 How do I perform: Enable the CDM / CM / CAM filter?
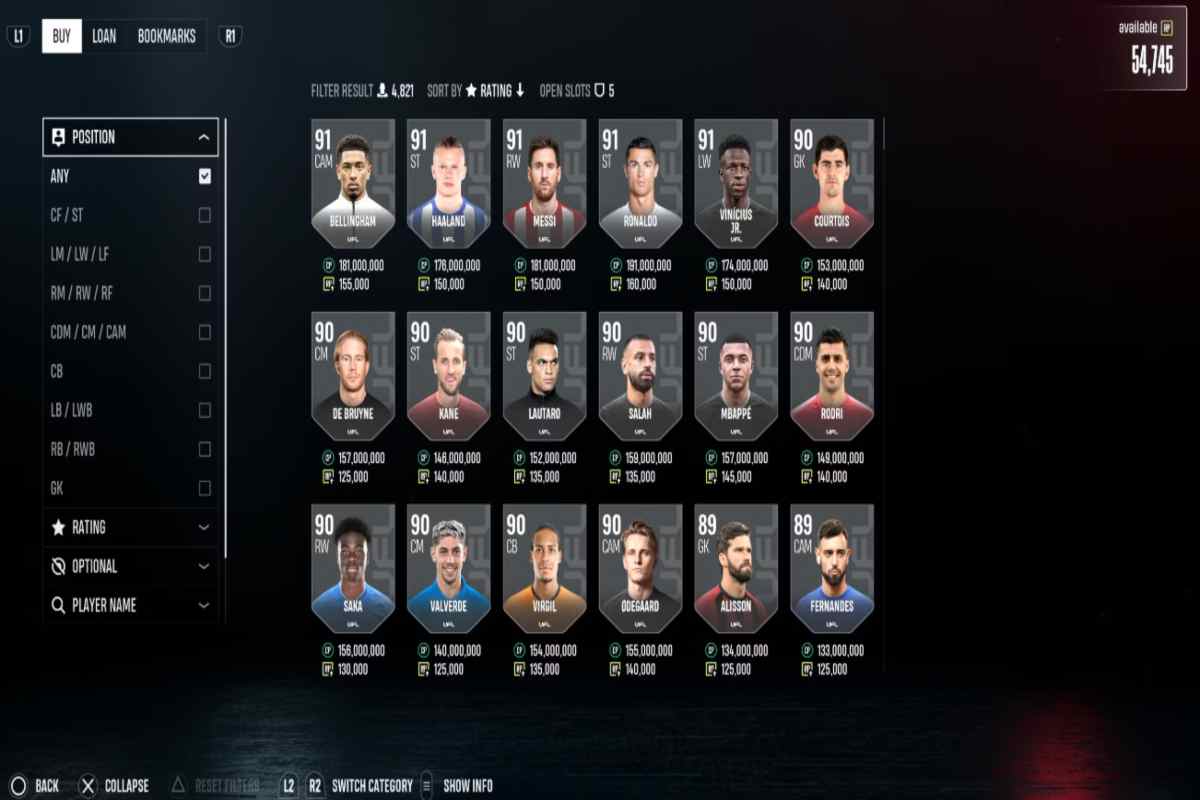point(204,332)
